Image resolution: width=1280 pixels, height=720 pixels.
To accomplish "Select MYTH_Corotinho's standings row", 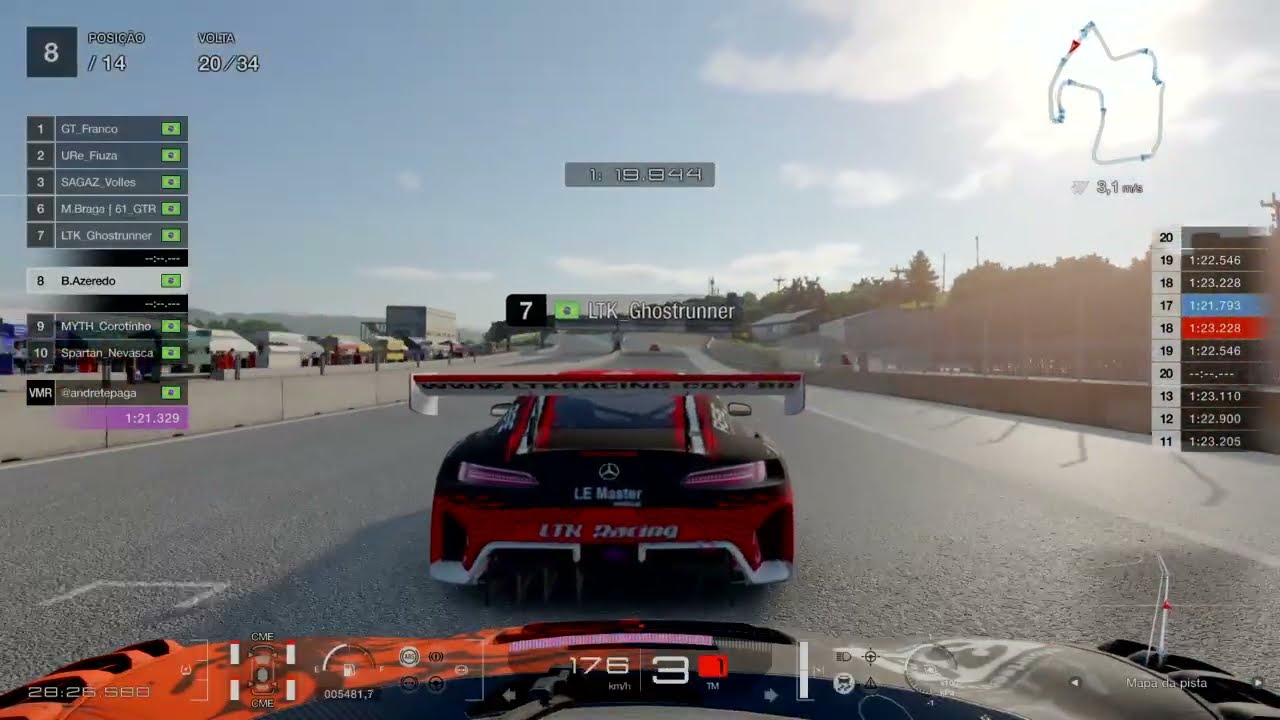I will (x=106, y=326).
